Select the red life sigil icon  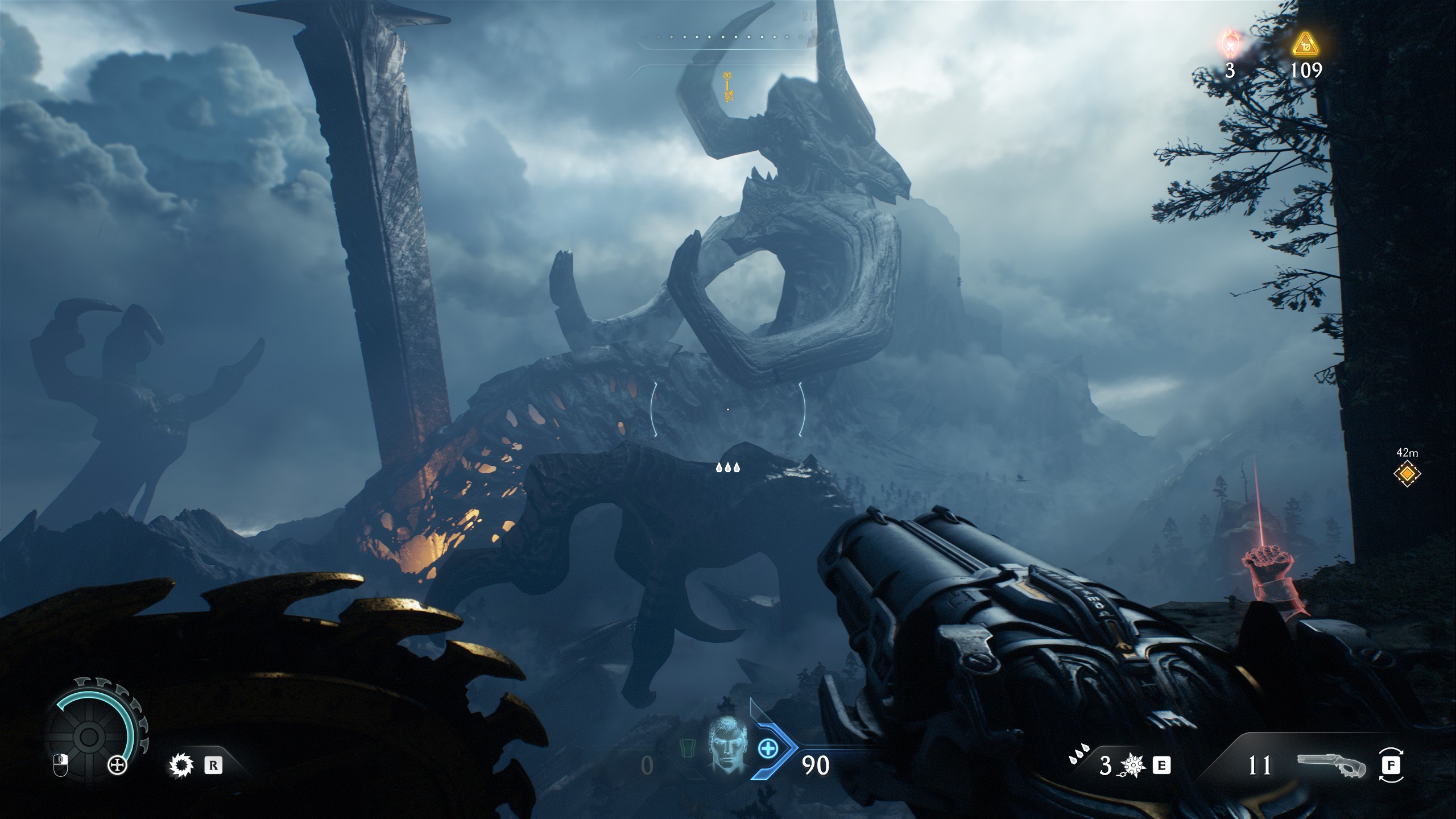point(1231,44)
